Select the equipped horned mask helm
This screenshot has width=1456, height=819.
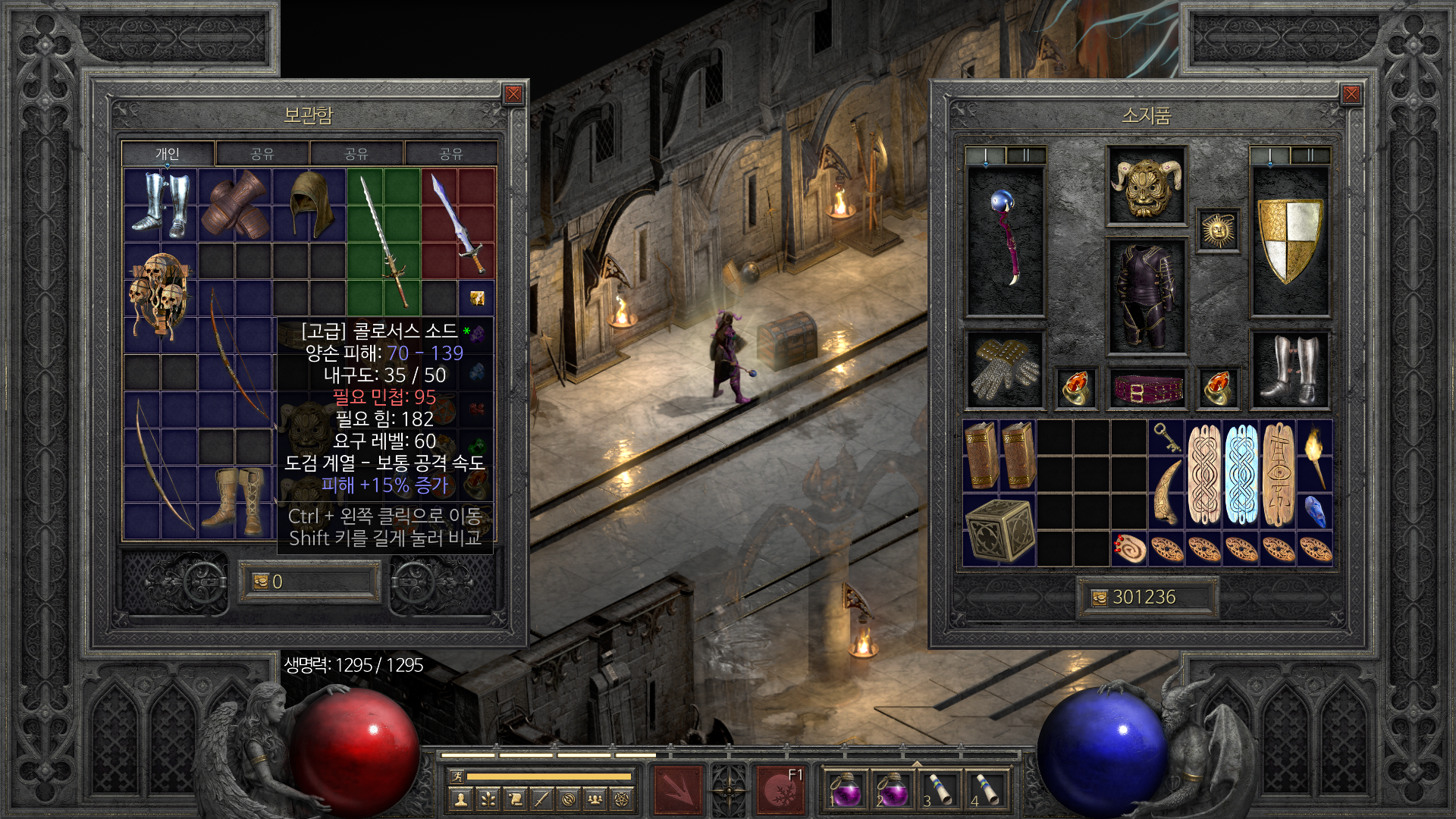pos(1146,186)
